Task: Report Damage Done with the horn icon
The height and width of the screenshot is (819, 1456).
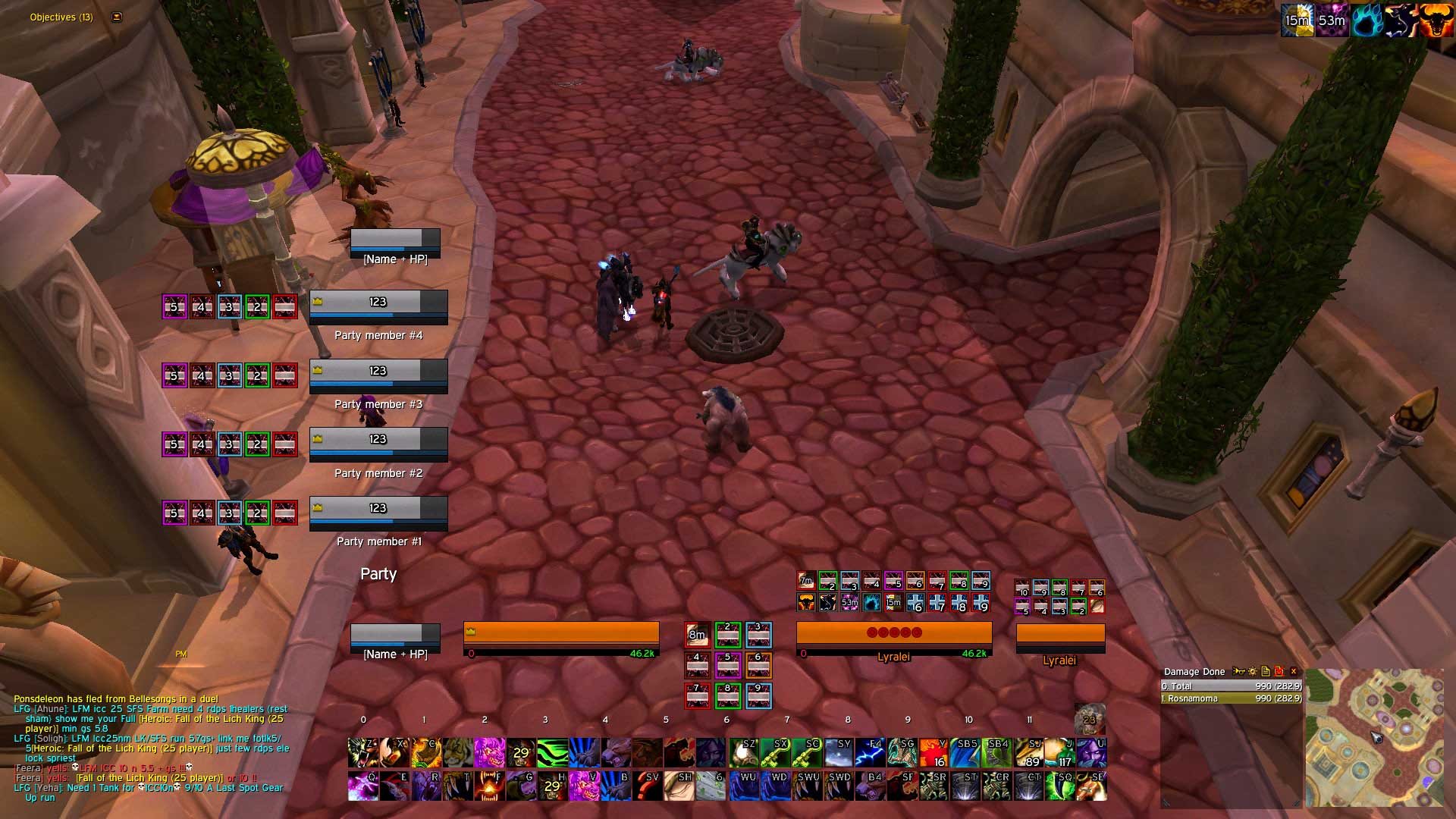Action: (x=1239, y=671)
